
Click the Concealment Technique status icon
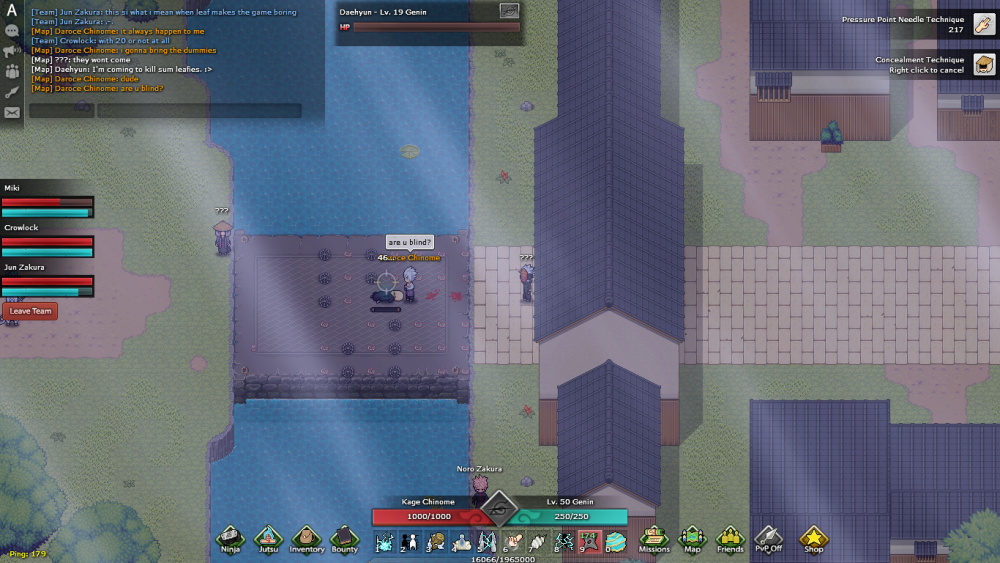(984, 65)
